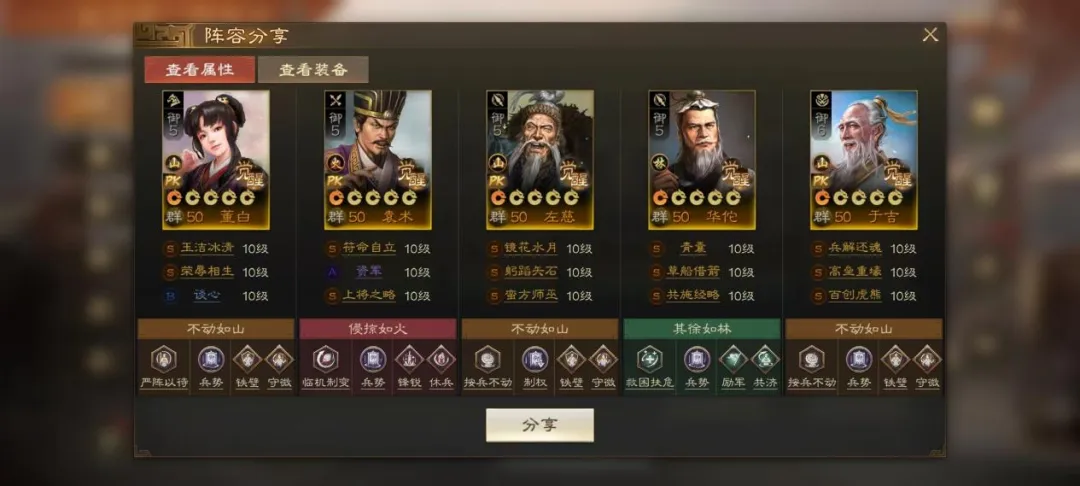Image resolution: width=1080 pixels, height=486 pixels.
Task: Pick the 华佗 hero card
Action: tap(702, 159)
